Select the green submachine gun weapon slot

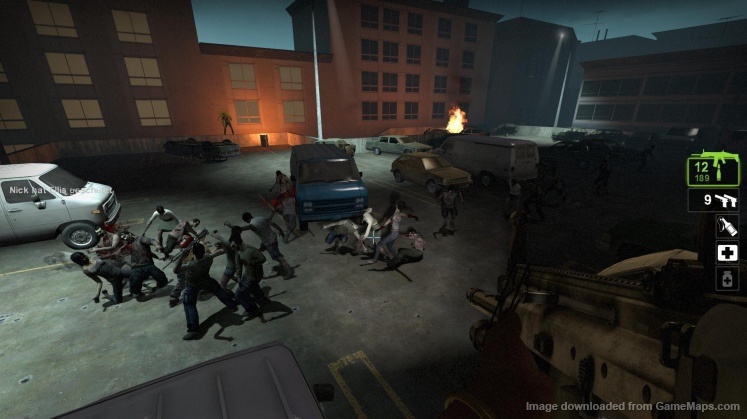click(712, 170)
